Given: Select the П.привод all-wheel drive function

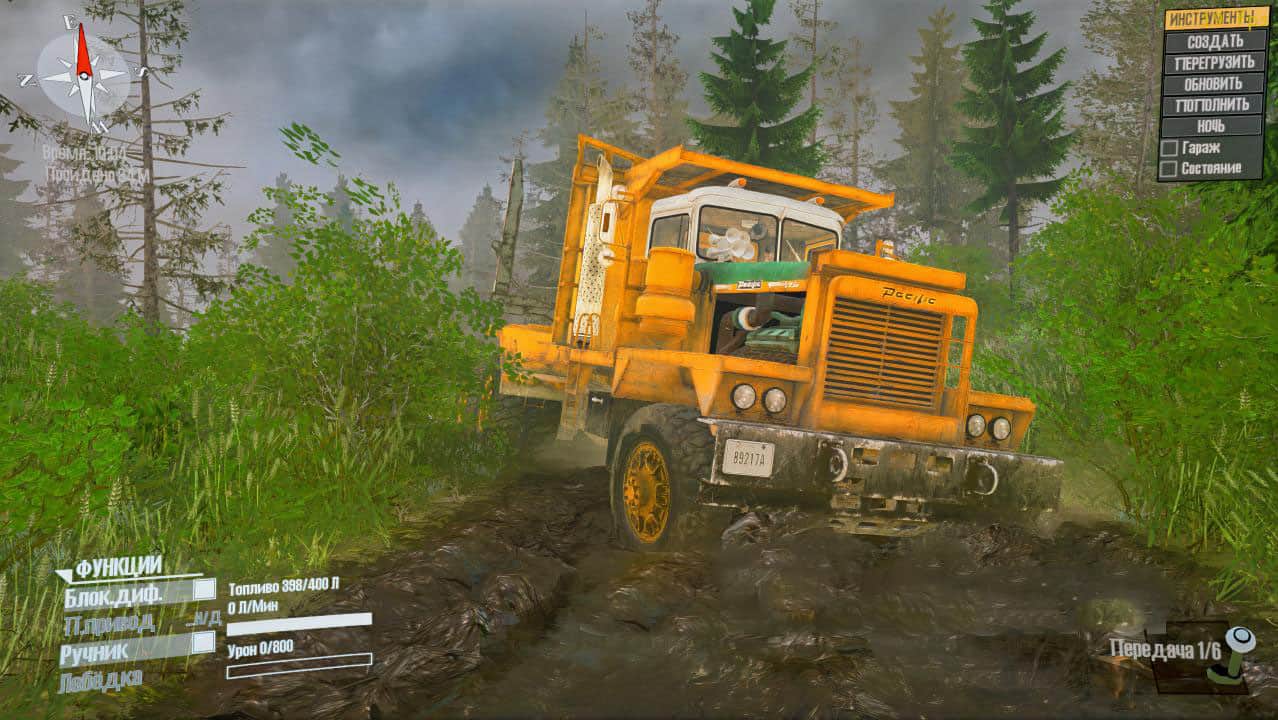Looking at the screenshot, I should [x=110, y=624].
